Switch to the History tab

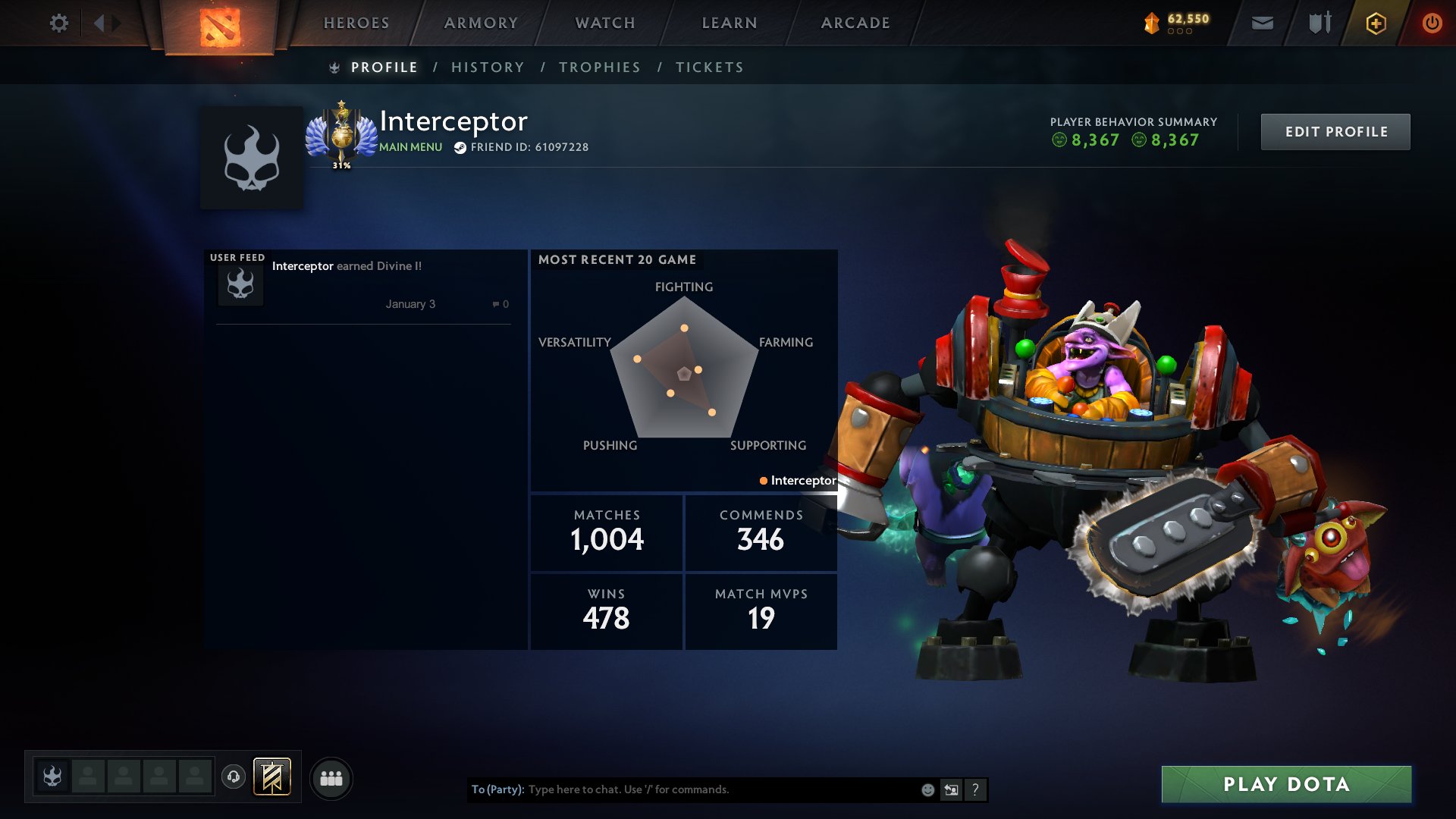(x=488, y=67)
